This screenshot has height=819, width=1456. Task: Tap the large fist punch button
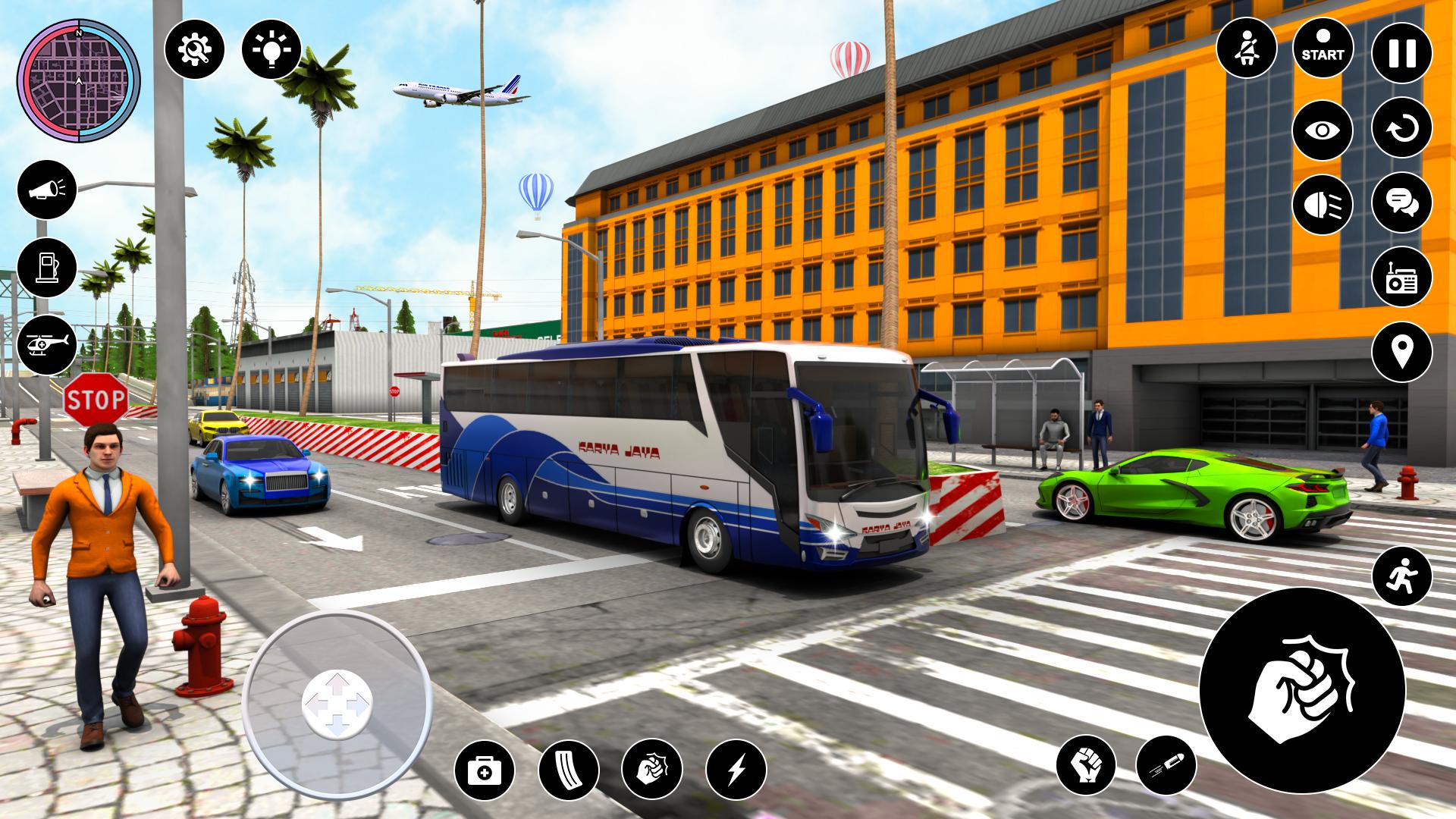[1302, 690]
